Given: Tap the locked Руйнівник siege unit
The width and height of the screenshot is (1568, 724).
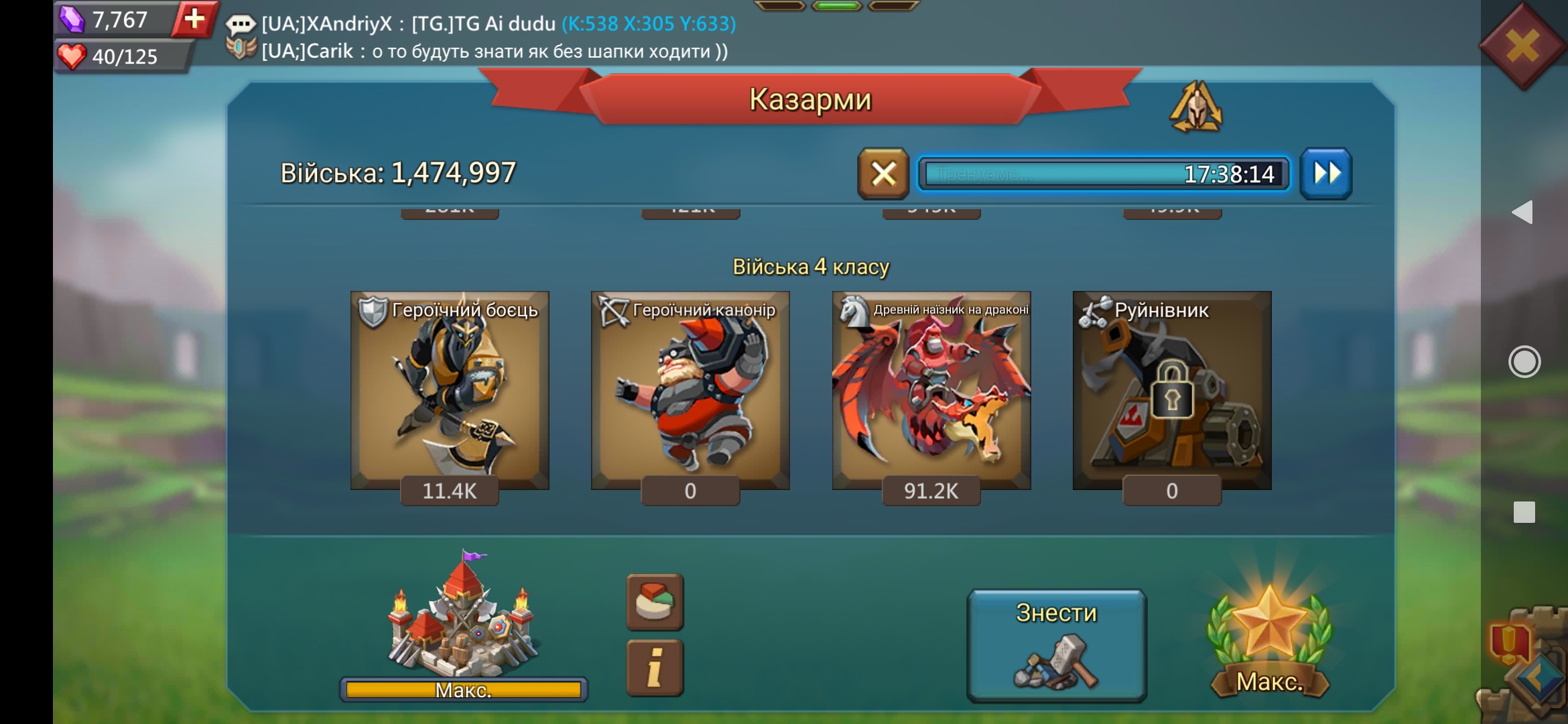Looking at the screenshot, I should [x=1172, y=391].
